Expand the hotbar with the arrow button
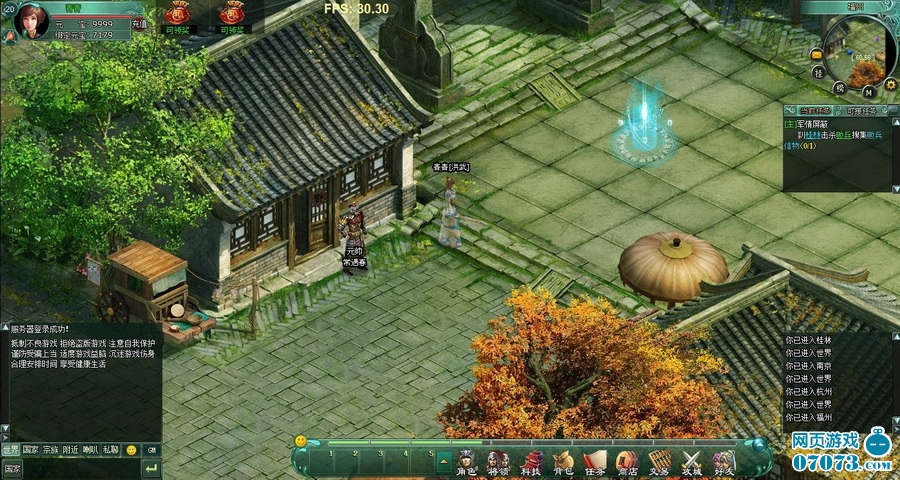 point(445,461)
